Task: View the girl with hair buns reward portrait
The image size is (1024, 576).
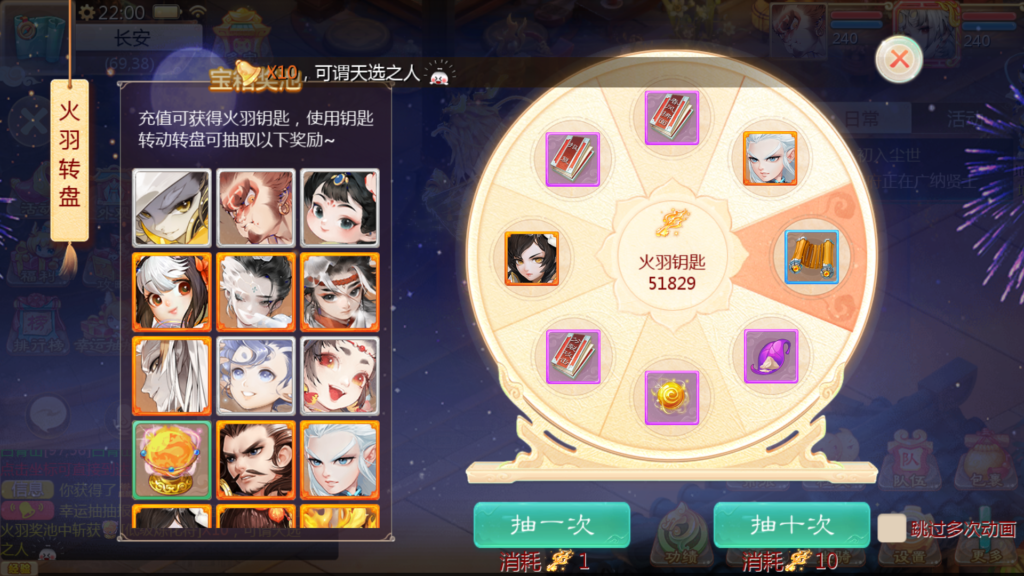Action: (x=340, y=208)
